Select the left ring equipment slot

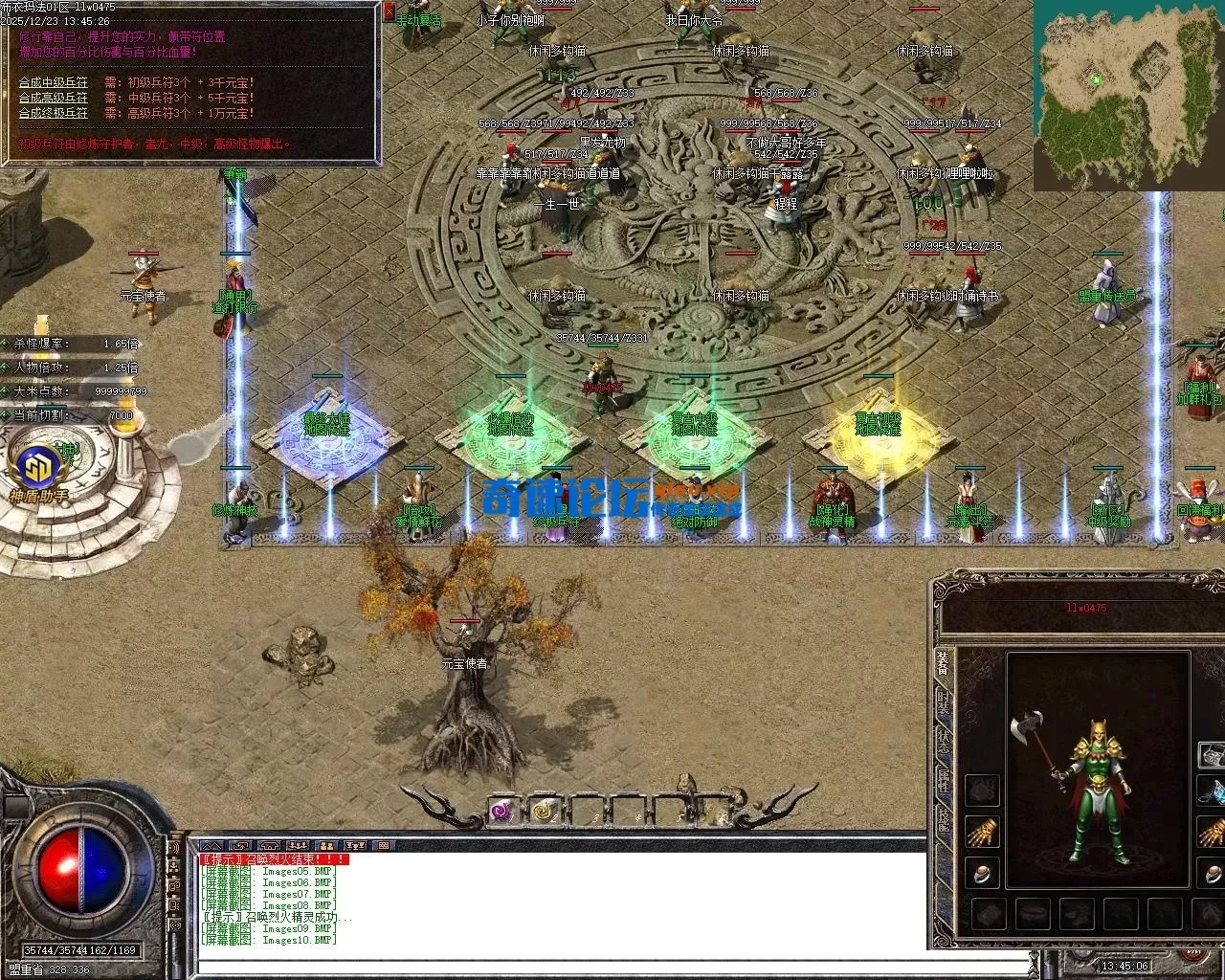(981, 873)
